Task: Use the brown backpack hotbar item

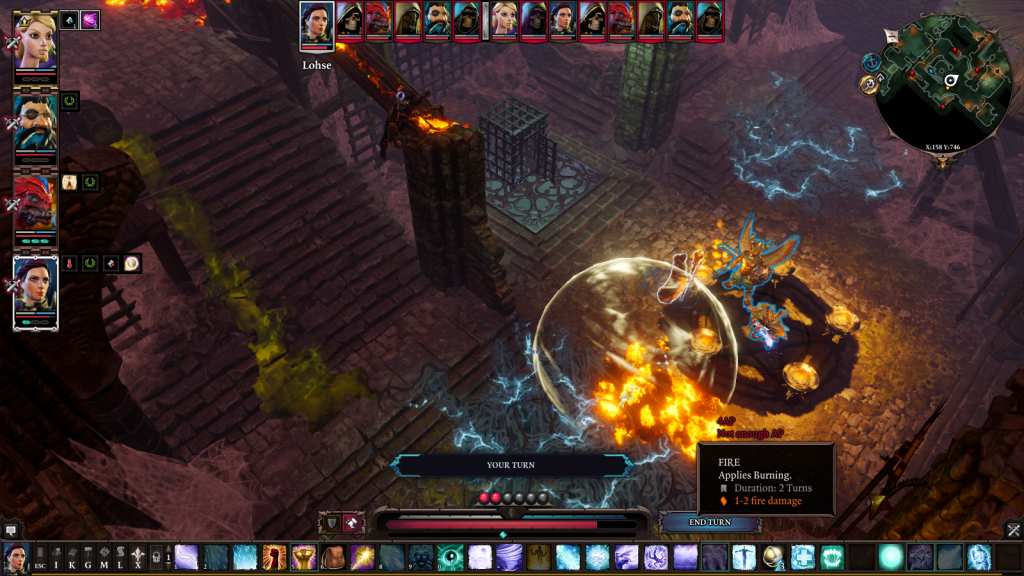Action: [x=333, y=557]
